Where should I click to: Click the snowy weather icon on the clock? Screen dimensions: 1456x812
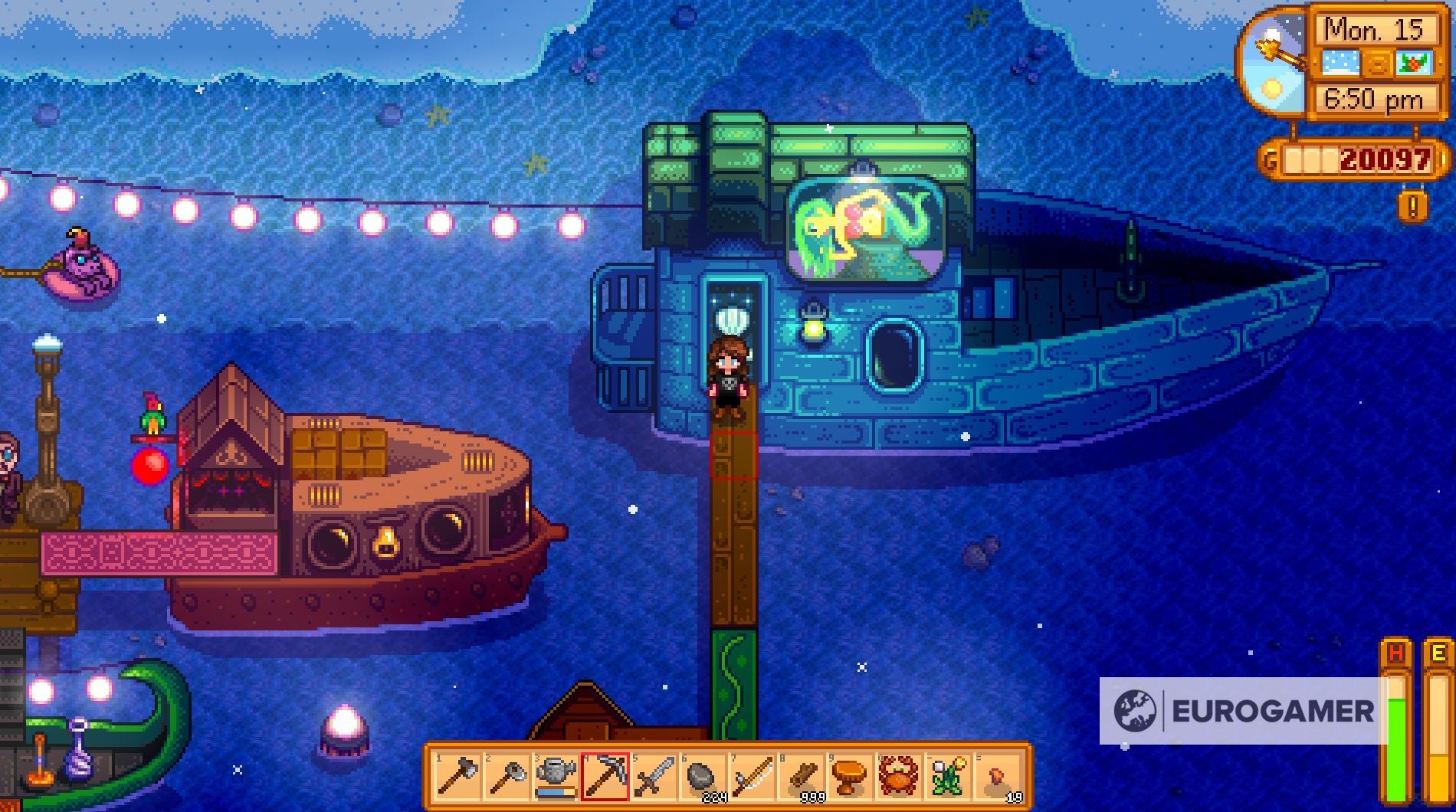coord(1341,61)
